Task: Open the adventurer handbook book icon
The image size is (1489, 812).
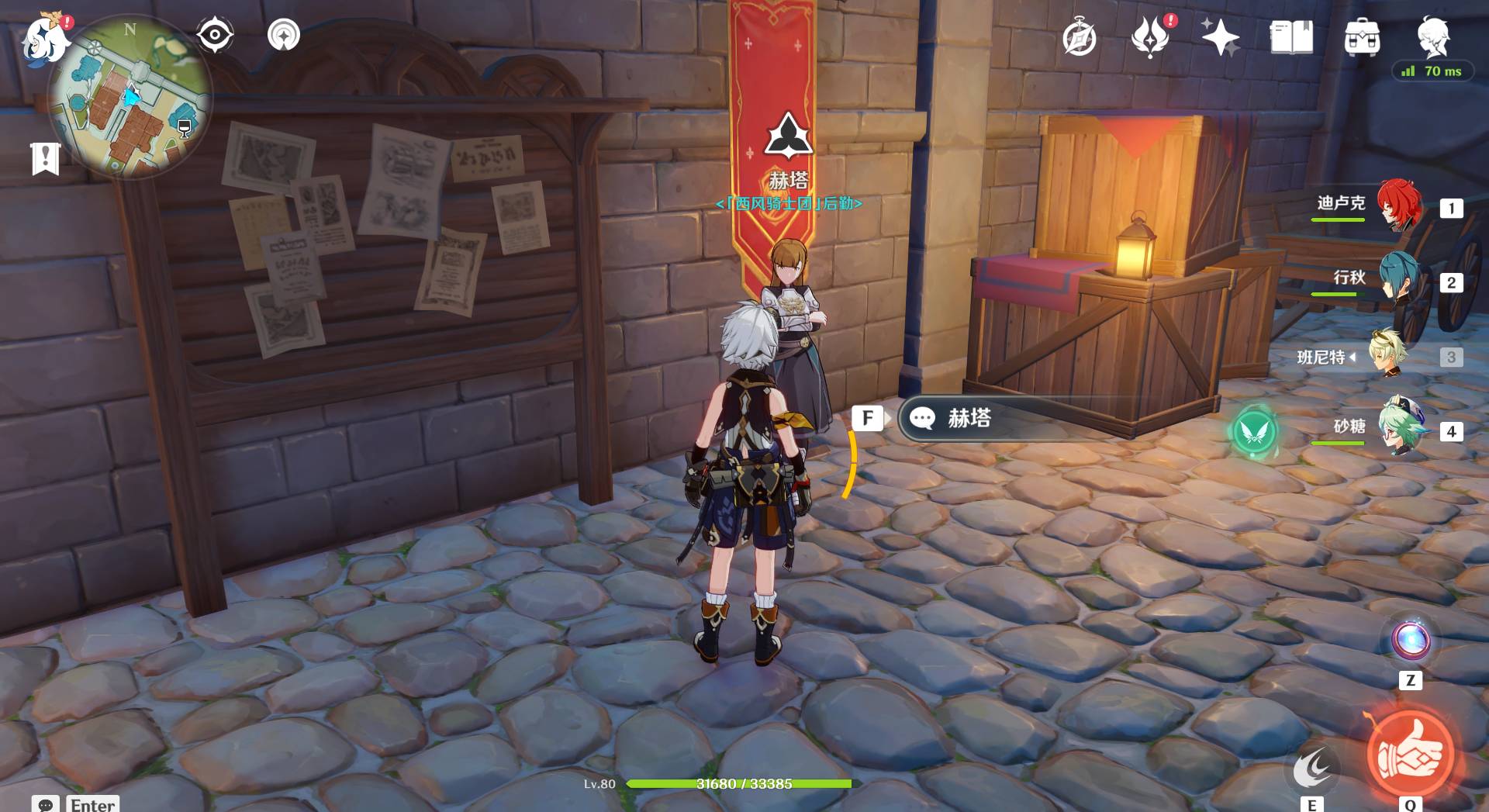Action: tap(1291, 37)
